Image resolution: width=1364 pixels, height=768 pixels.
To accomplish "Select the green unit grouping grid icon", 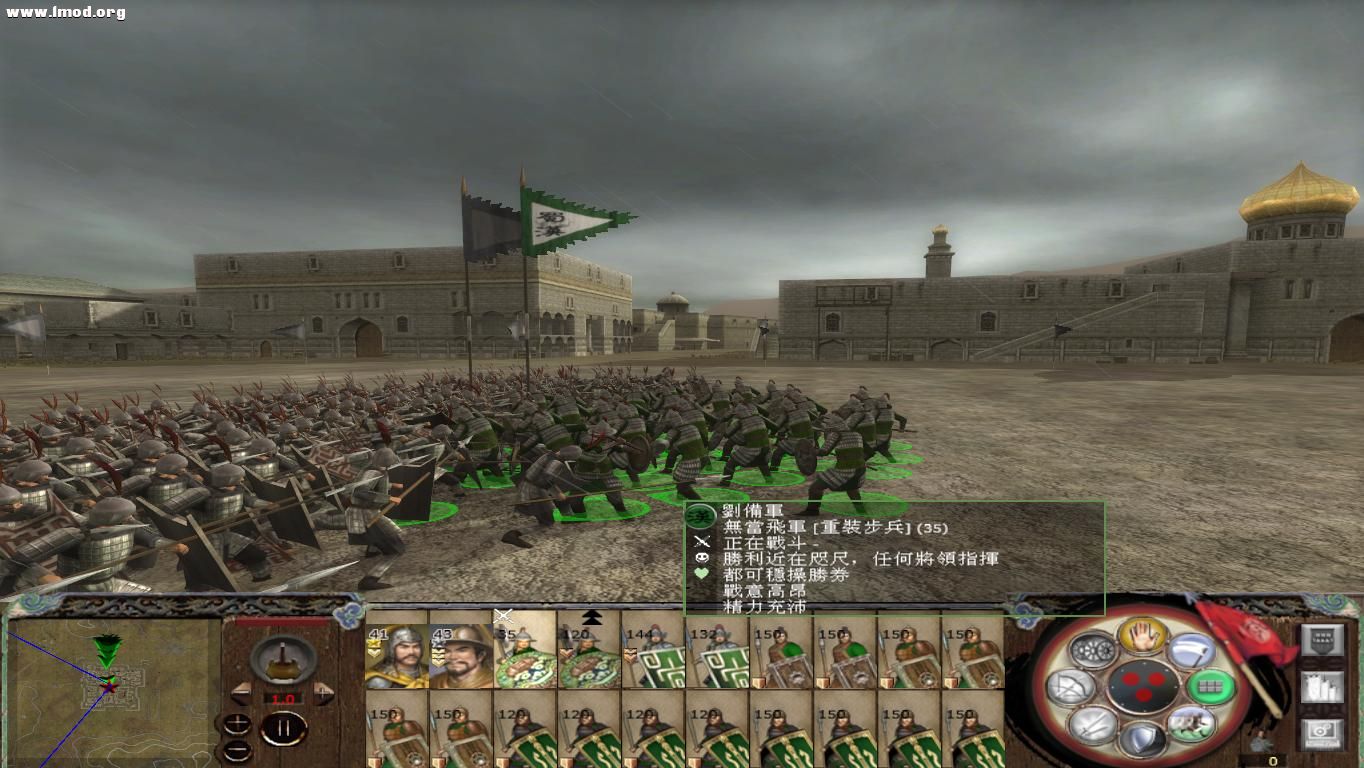I will [x=1209, y=686].
